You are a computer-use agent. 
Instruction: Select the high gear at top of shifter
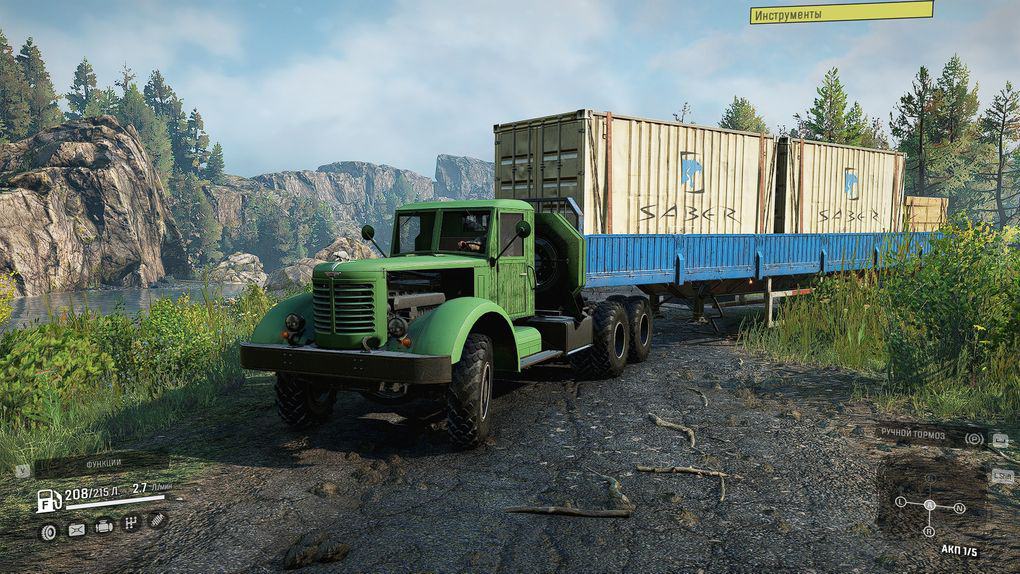click(x=929, y=479)
